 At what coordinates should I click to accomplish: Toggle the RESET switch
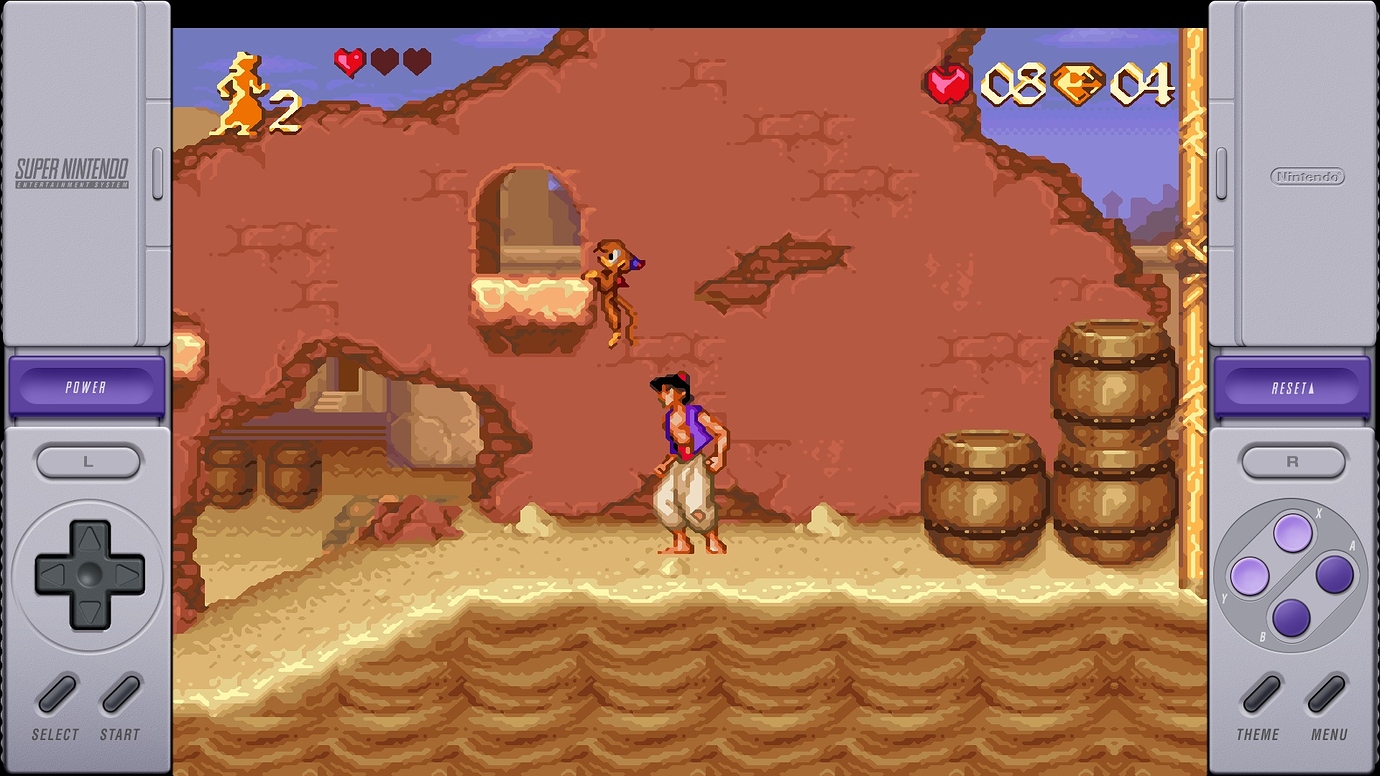1292,383
